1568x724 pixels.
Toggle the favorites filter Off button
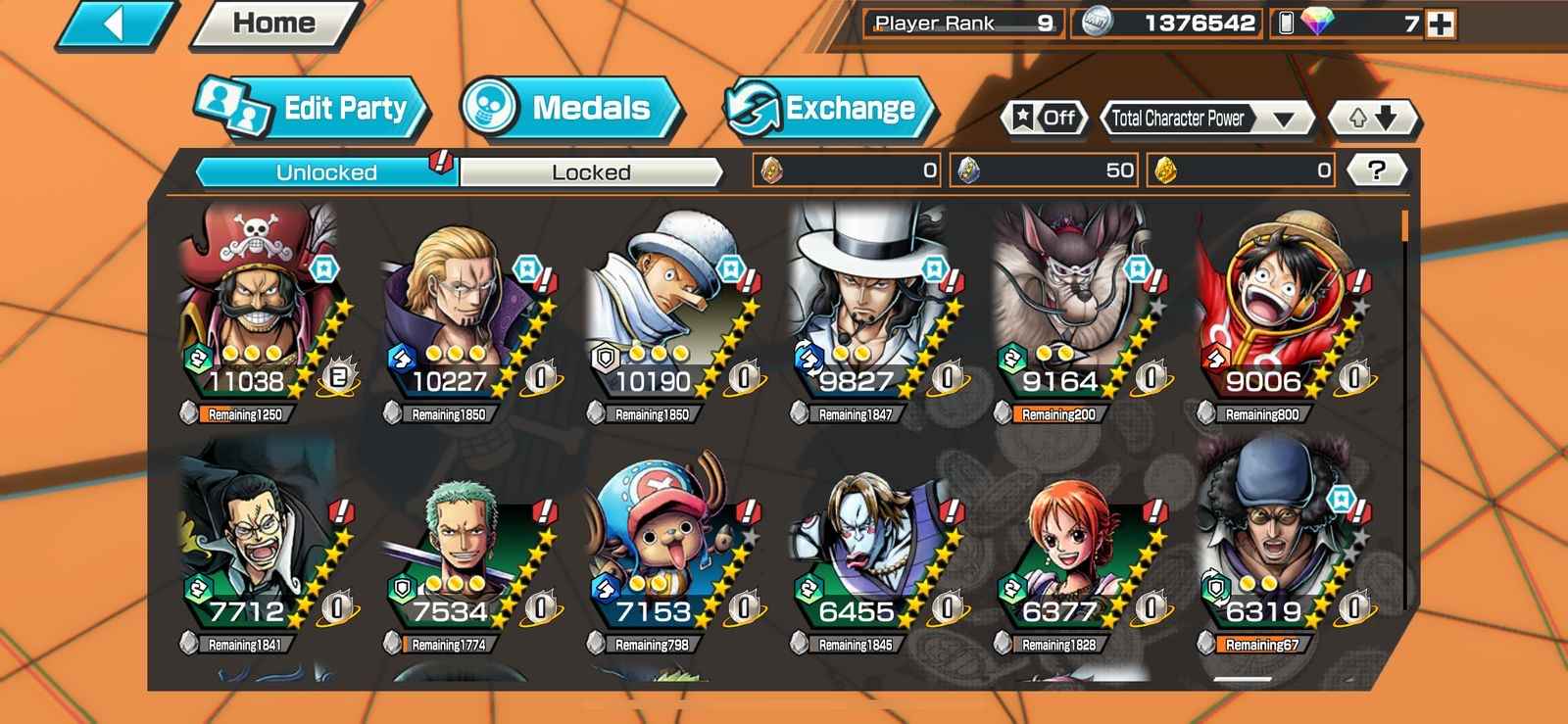(1045, 119)
